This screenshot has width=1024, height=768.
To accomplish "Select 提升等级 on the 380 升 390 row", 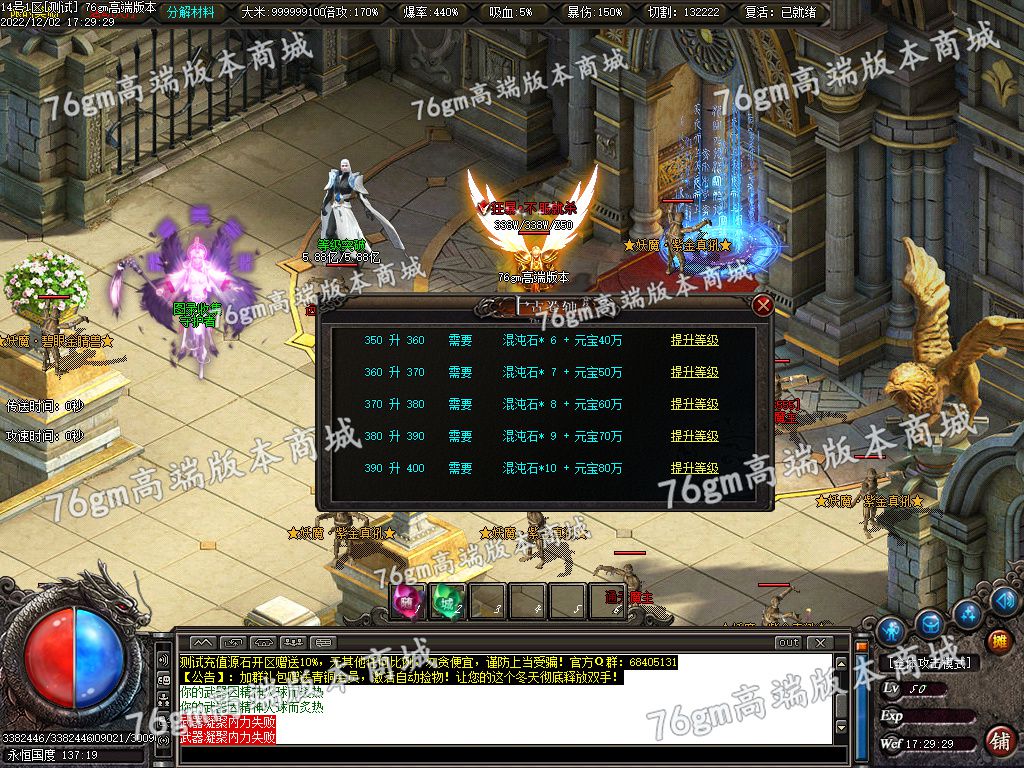I will click(x=694, y=436).
